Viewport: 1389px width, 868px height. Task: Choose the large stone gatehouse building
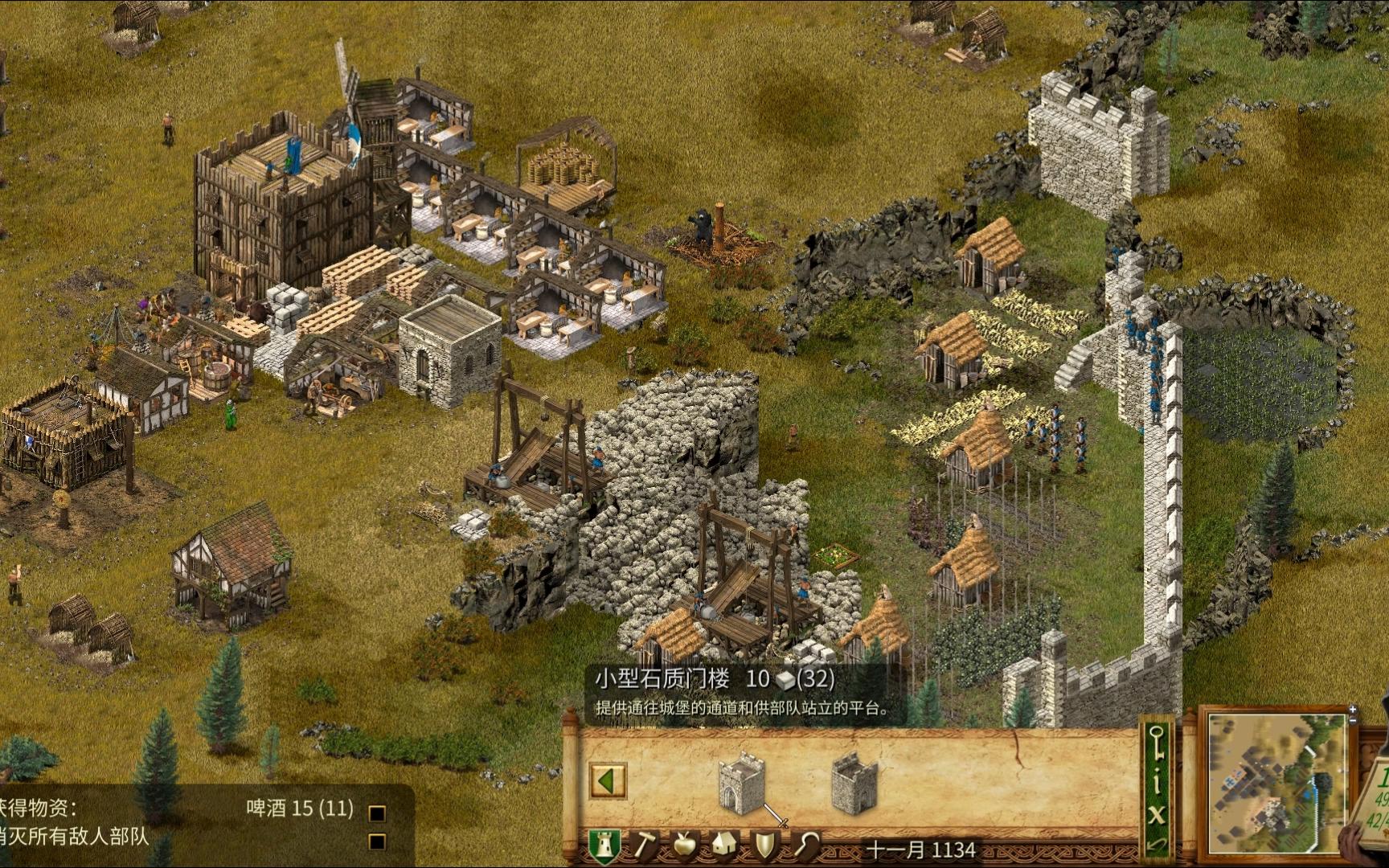tap(854, 782)
